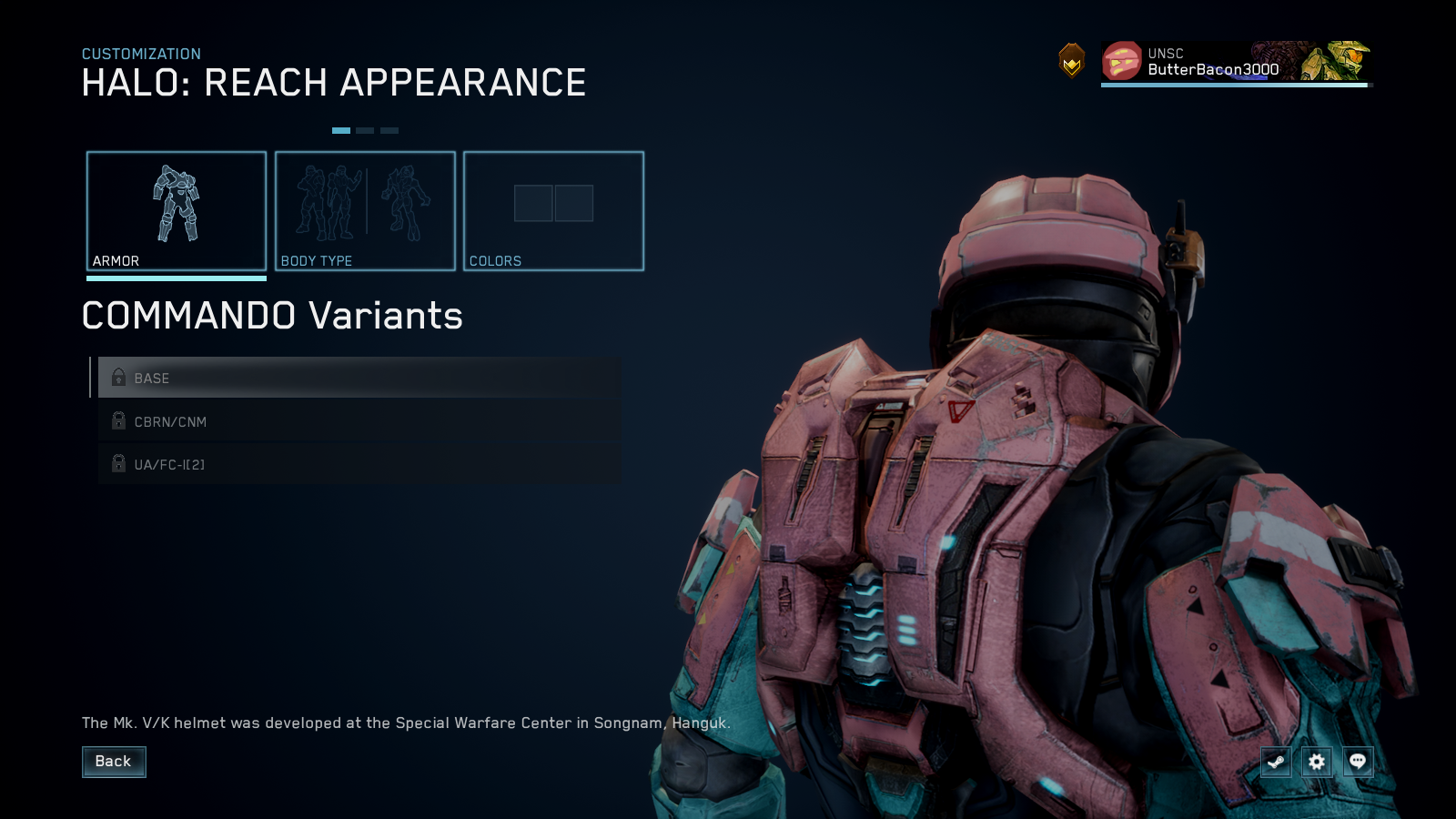Select the CBRN/CNM armor variant
1456x819 pixels.
(x=355, y=421)
